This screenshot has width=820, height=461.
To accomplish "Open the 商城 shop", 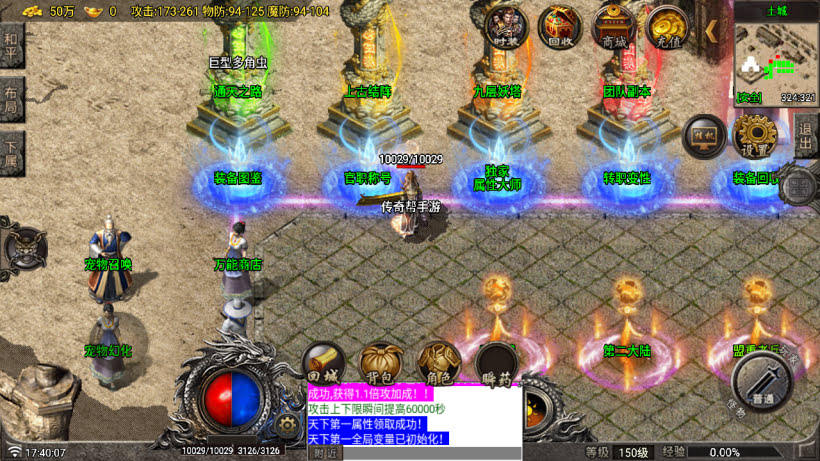I will point(613,26).
